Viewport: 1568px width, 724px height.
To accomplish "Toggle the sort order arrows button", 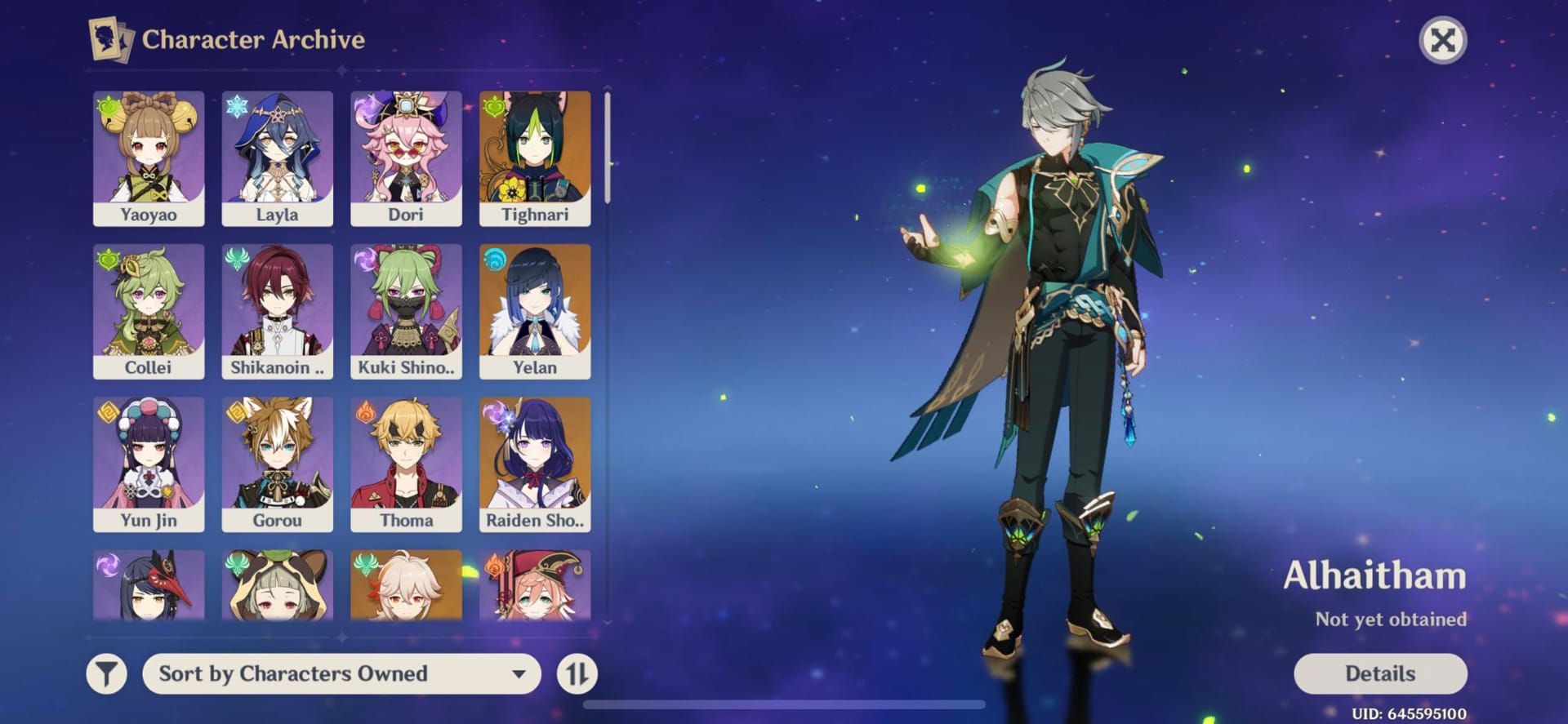I will (577, 673).
